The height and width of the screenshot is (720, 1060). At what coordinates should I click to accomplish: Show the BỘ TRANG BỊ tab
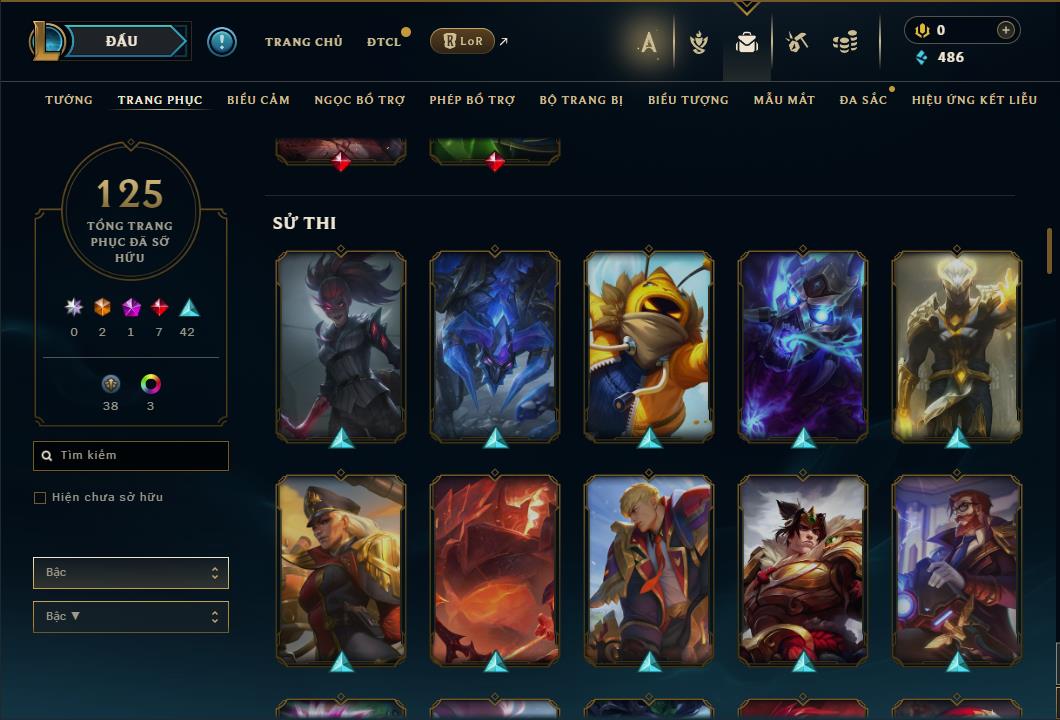[581, 100]
